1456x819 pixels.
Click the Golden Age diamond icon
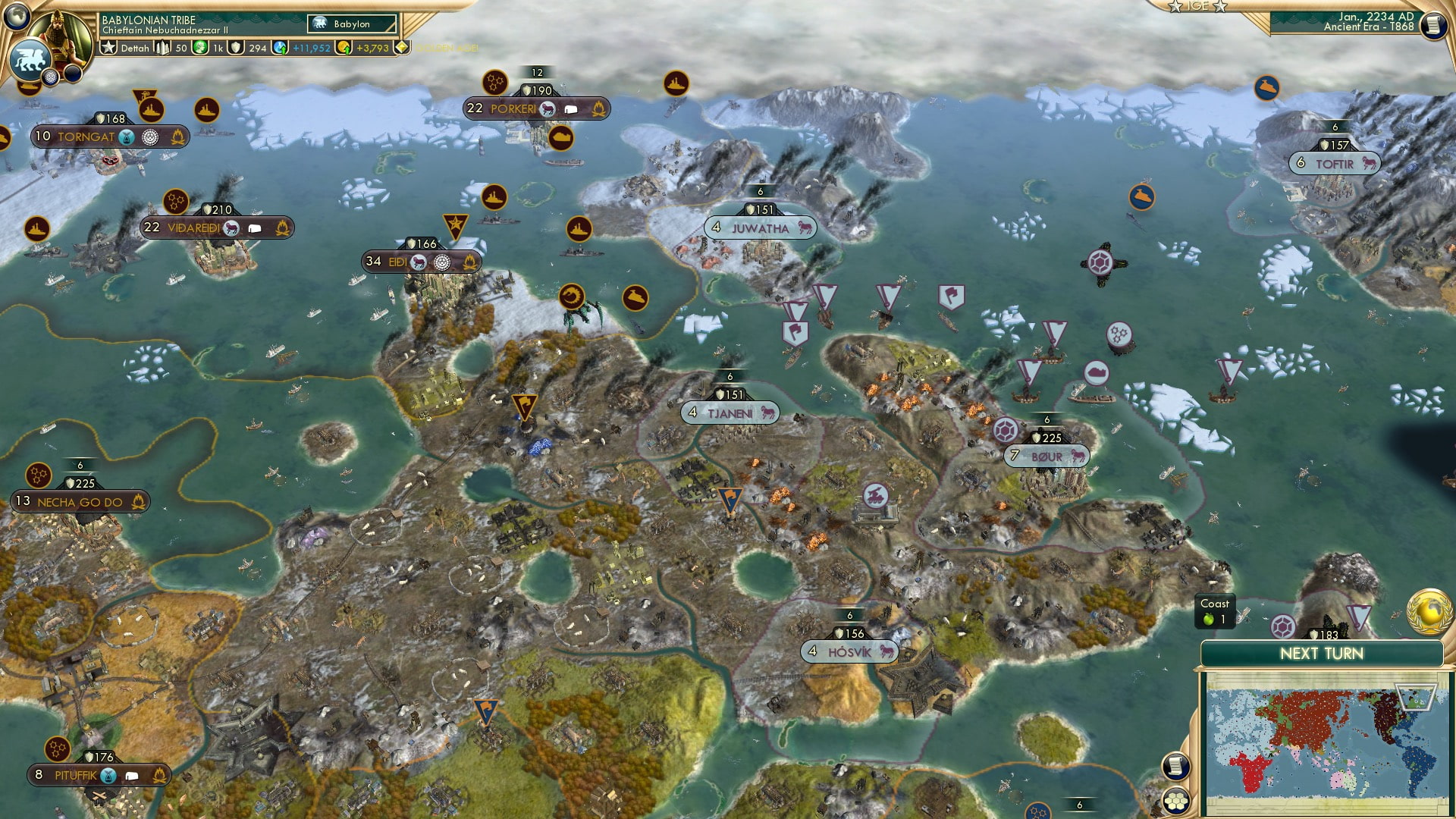click(x=403, y=48)
